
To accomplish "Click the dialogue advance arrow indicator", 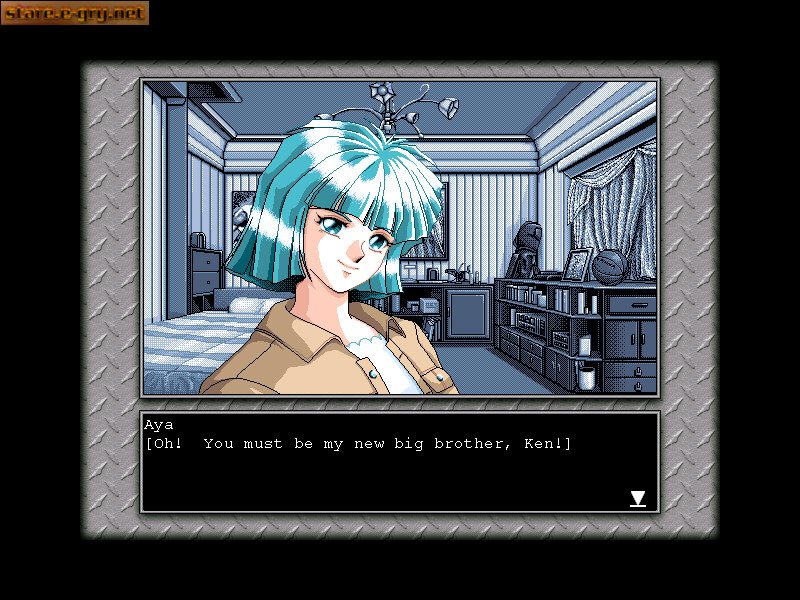I will click(637, 498).
